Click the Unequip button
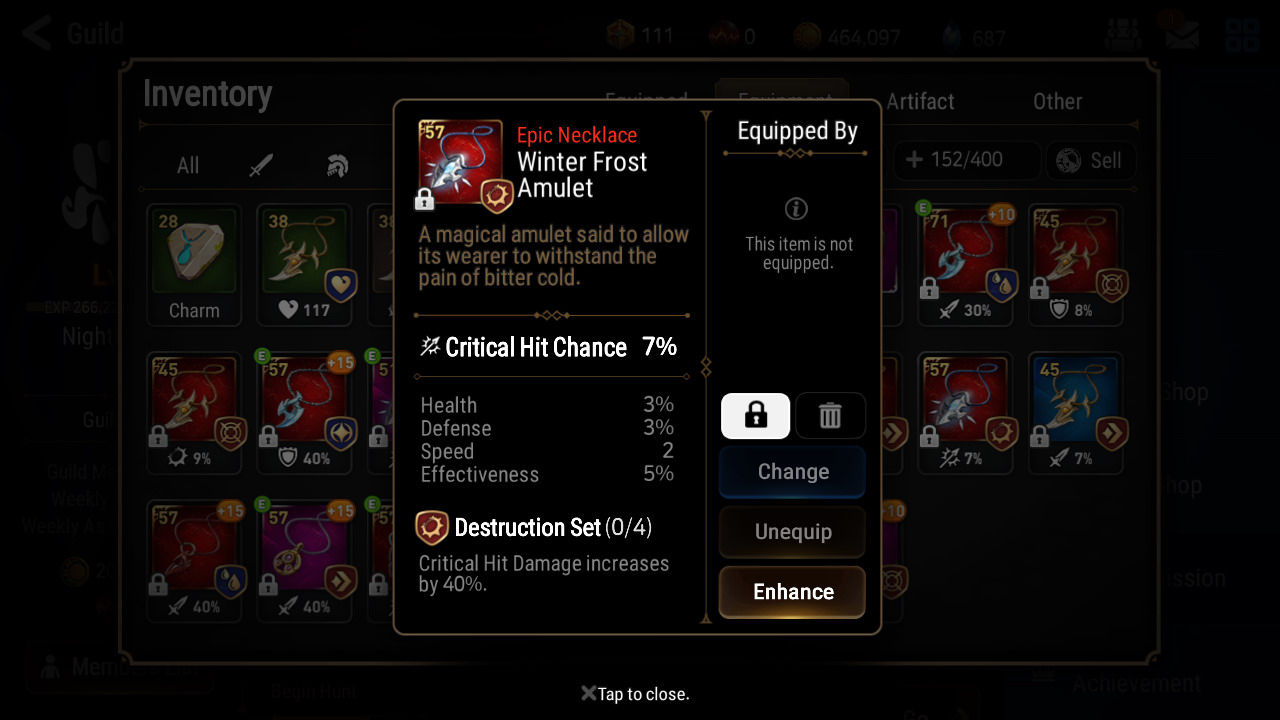Screen dimensions: 1280x720 792,532
